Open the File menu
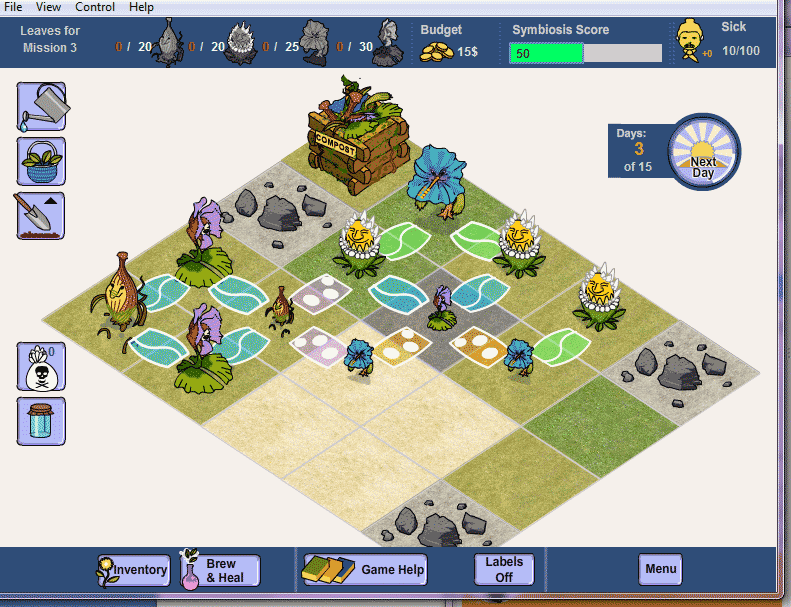 click(13, 7)
